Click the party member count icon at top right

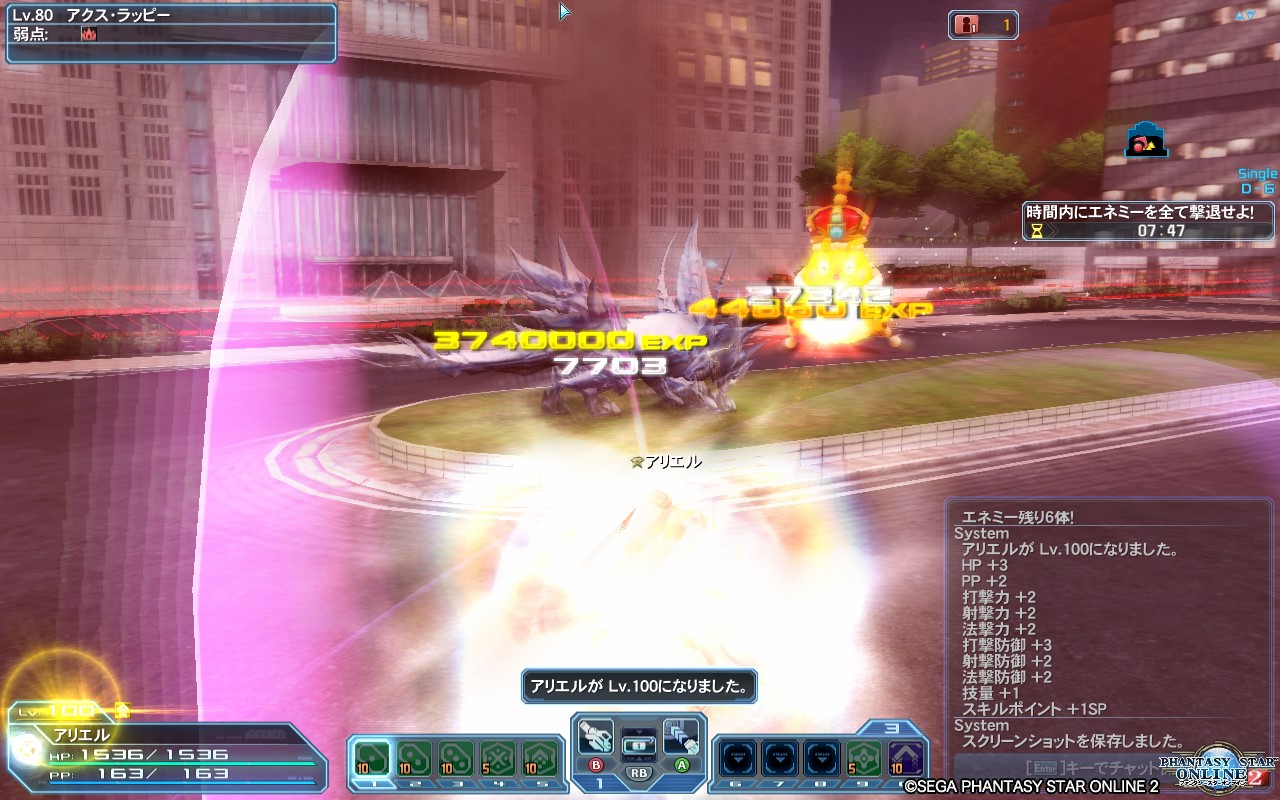(966, 26)
